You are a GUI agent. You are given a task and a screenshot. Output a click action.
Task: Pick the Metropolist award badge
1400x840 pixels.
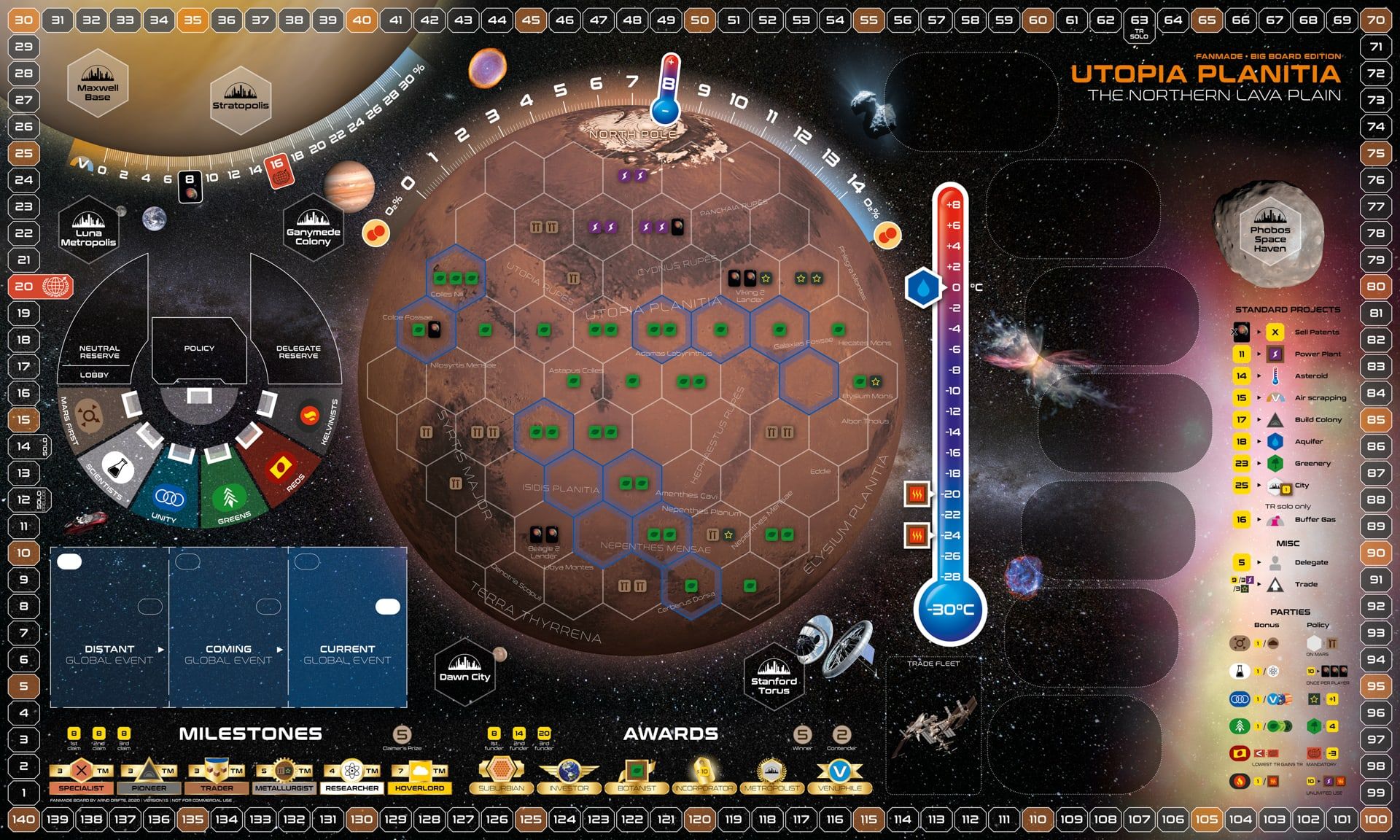tap(771, 776)
